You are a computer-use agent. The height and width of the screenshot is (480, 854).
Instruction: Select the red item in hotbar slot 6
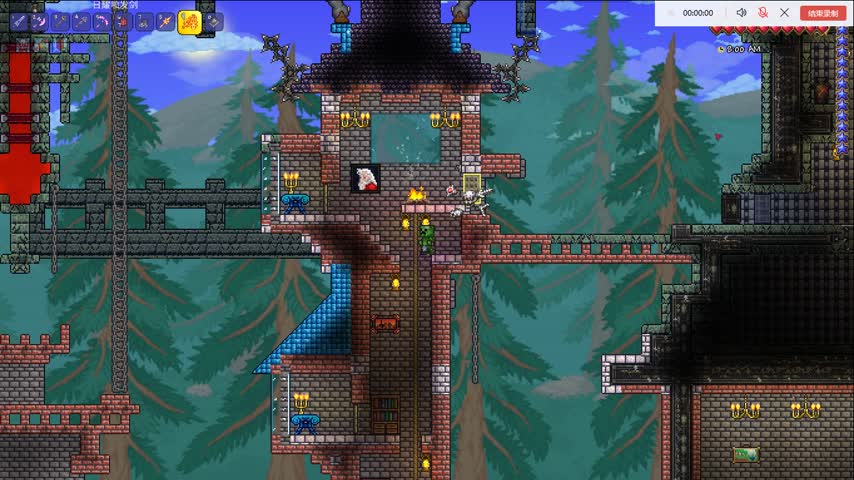(122, 21)
